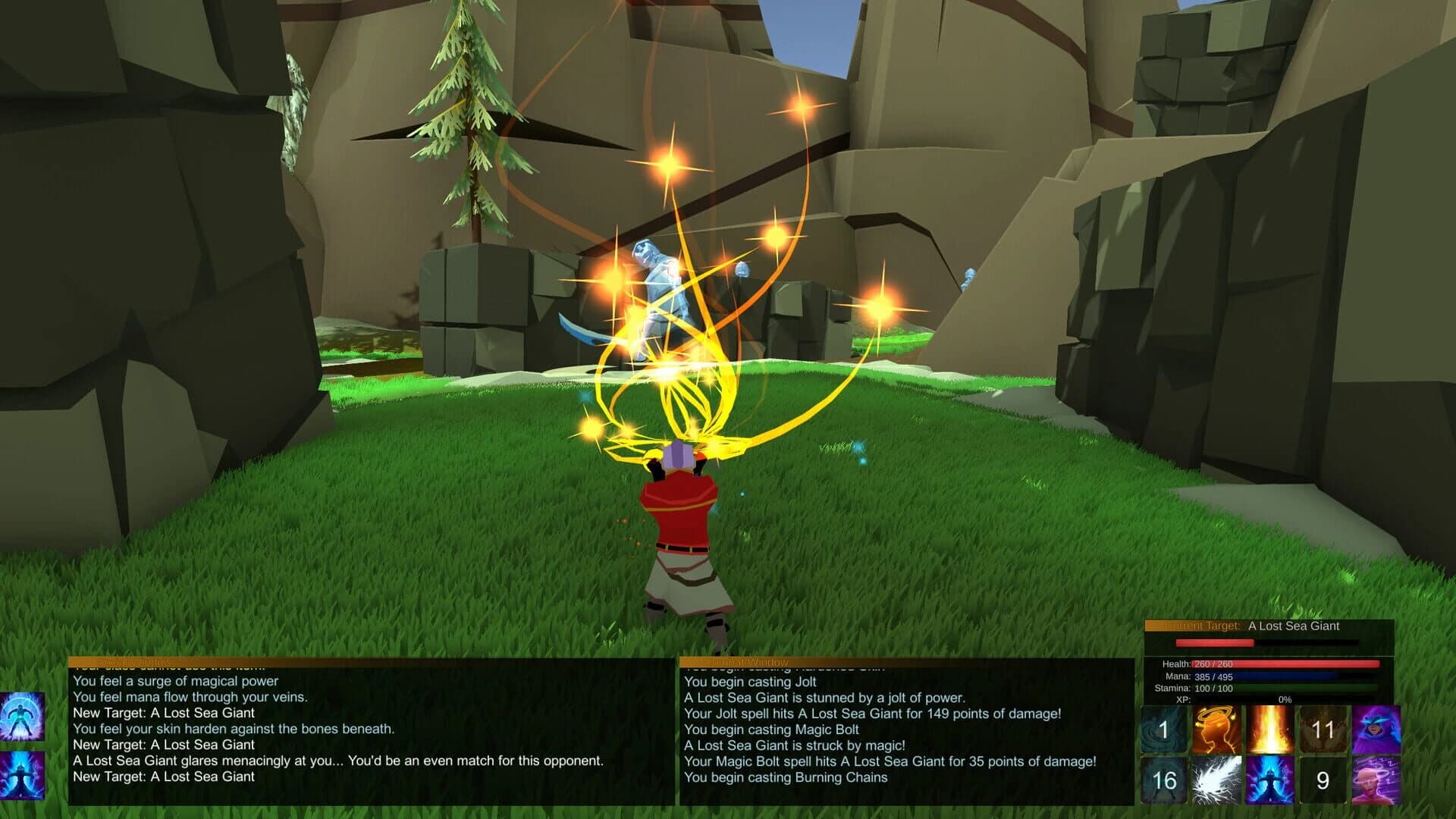
Task: Click the lower blue buff icon on left edge
Action: coord(23,777)
